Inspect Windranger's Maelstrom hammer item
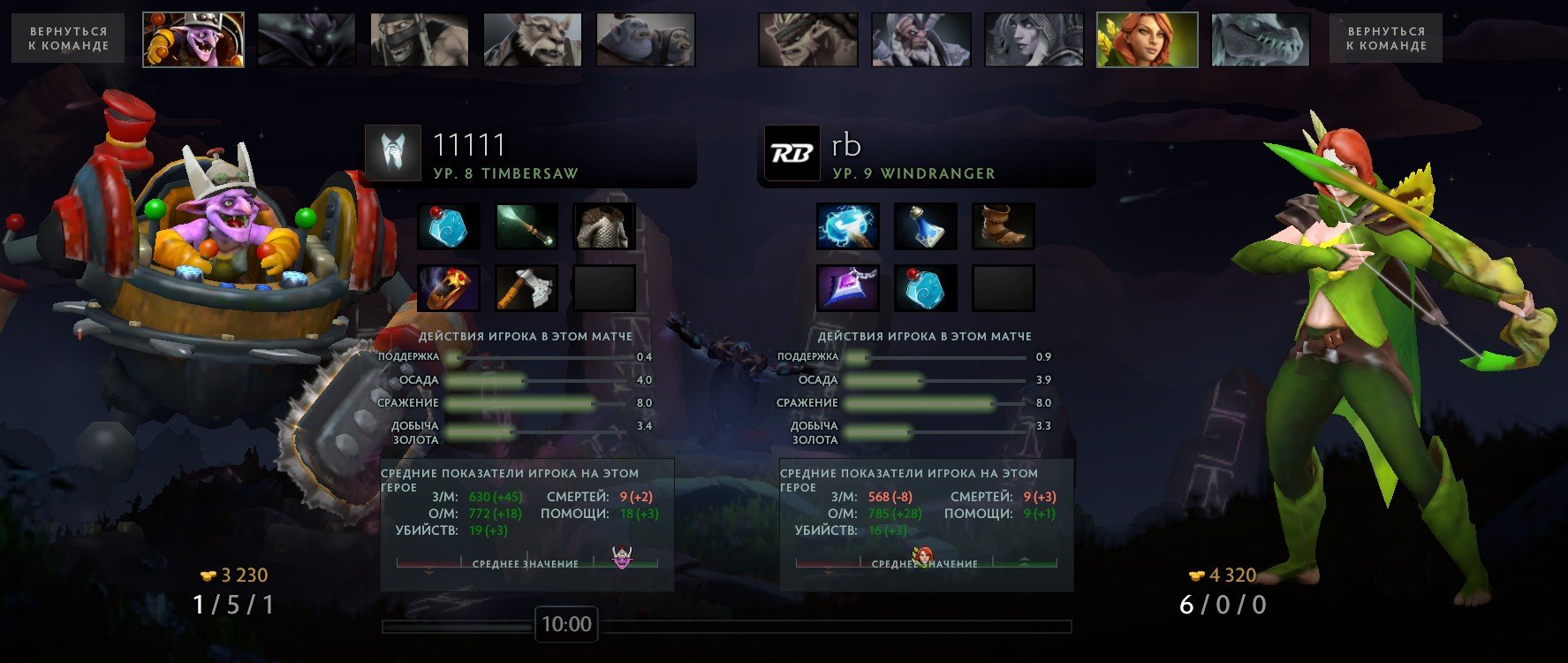 tap(848, 226)
